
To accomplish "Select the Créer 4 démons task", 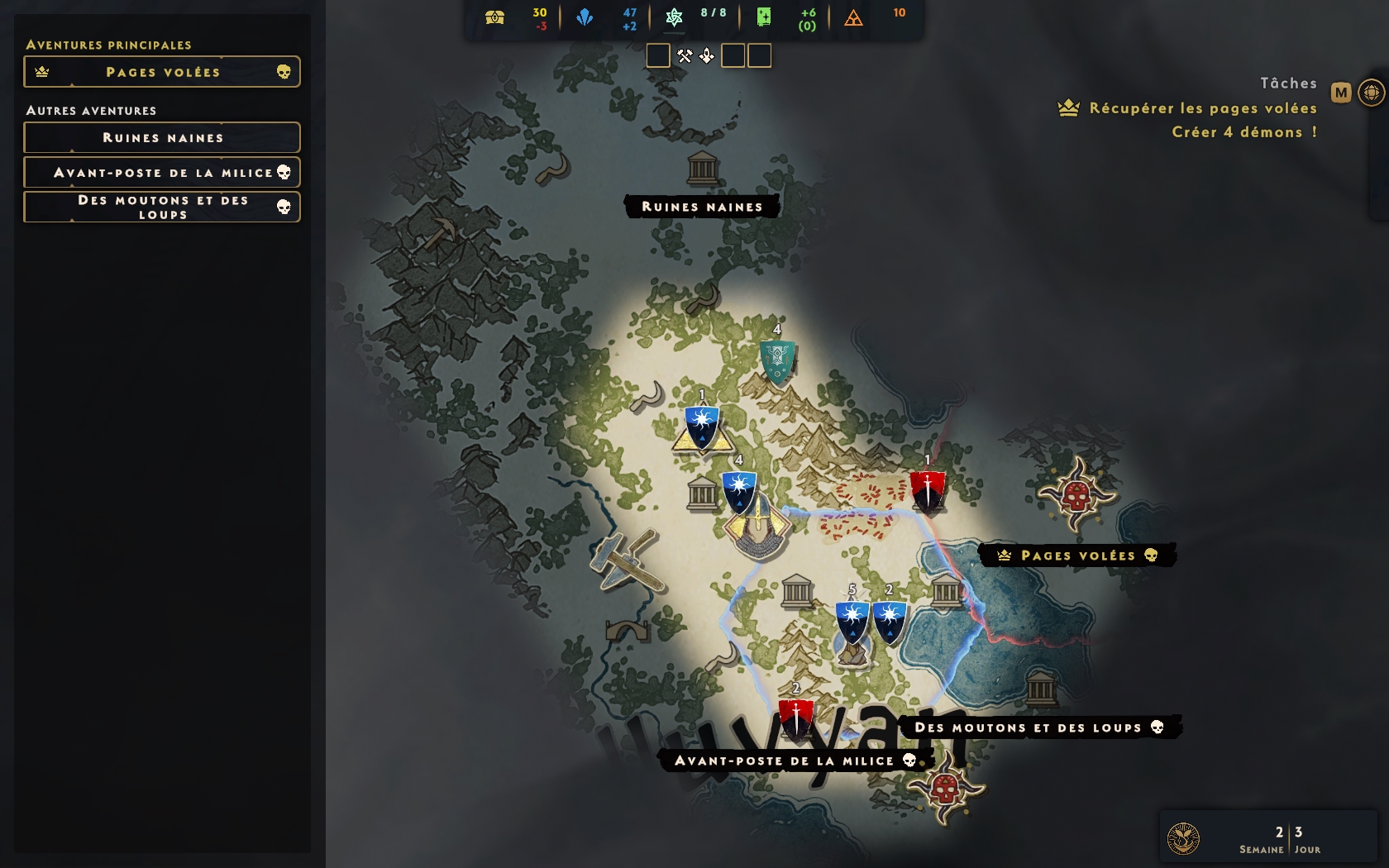I will tap(1243, 132).
